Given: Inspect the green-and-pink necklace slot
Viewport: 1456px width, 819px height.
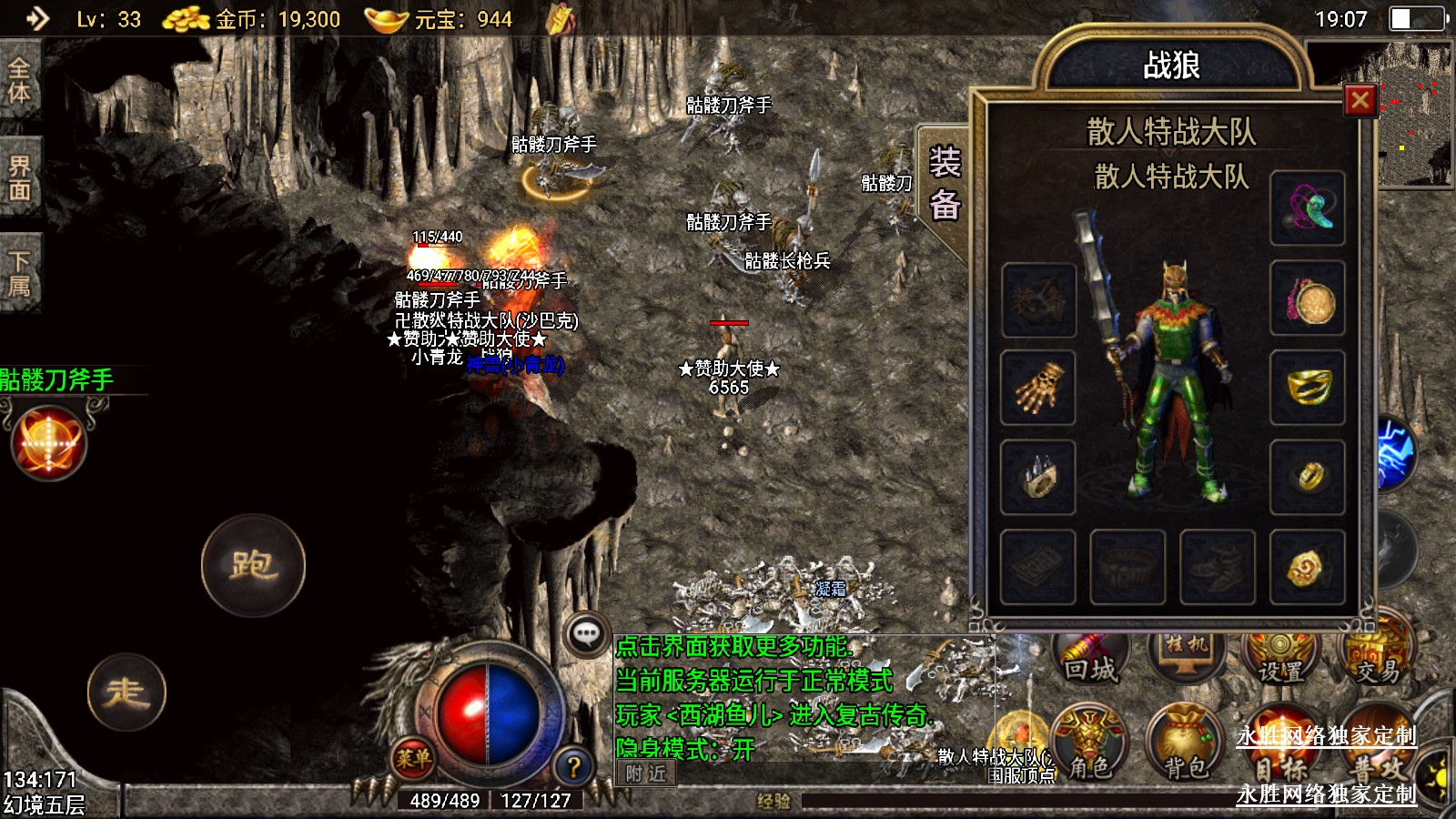Looking at the screenshot, I should 1308,209.
